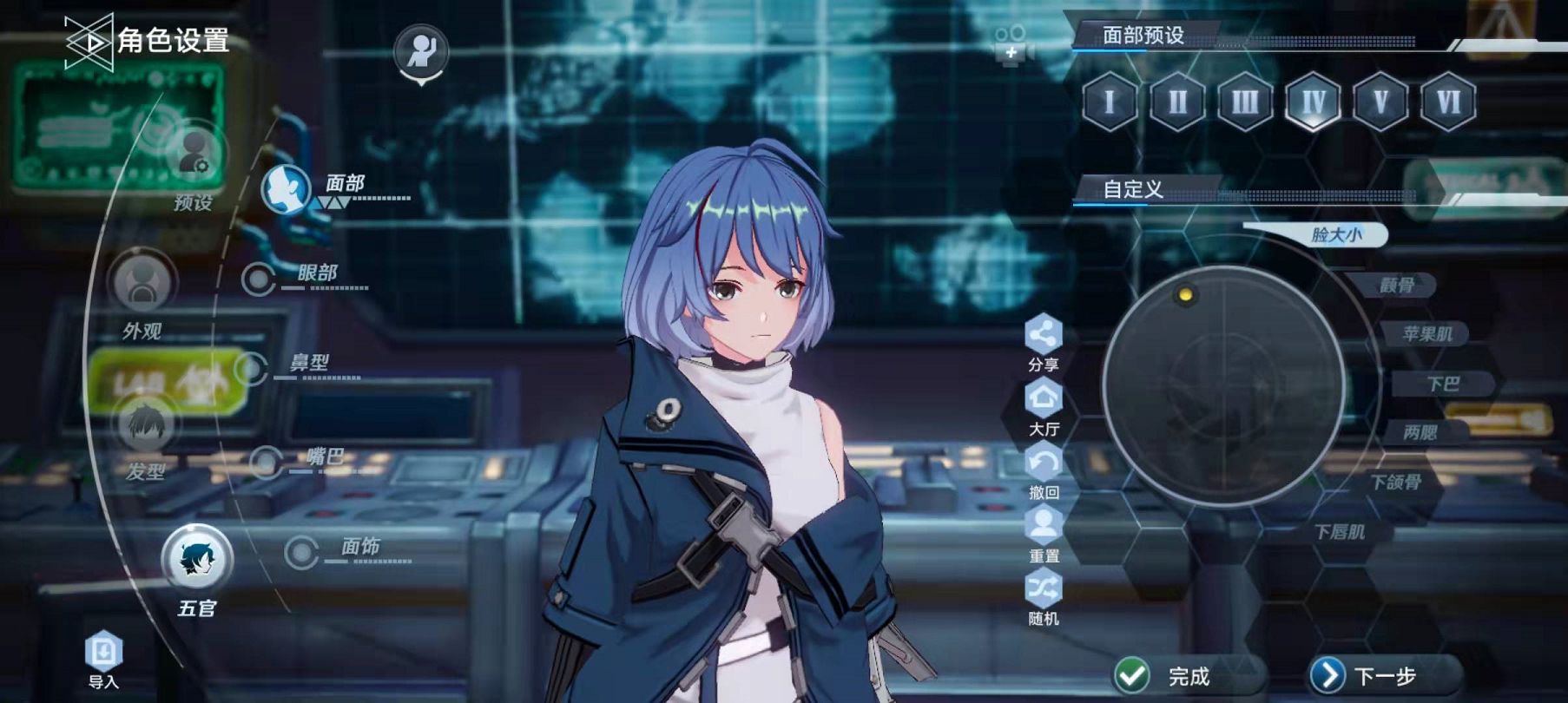Select the 下巴 chin adjustment option
Viewport: 1568px width, 703px height.
click(x=1443, y=384)
